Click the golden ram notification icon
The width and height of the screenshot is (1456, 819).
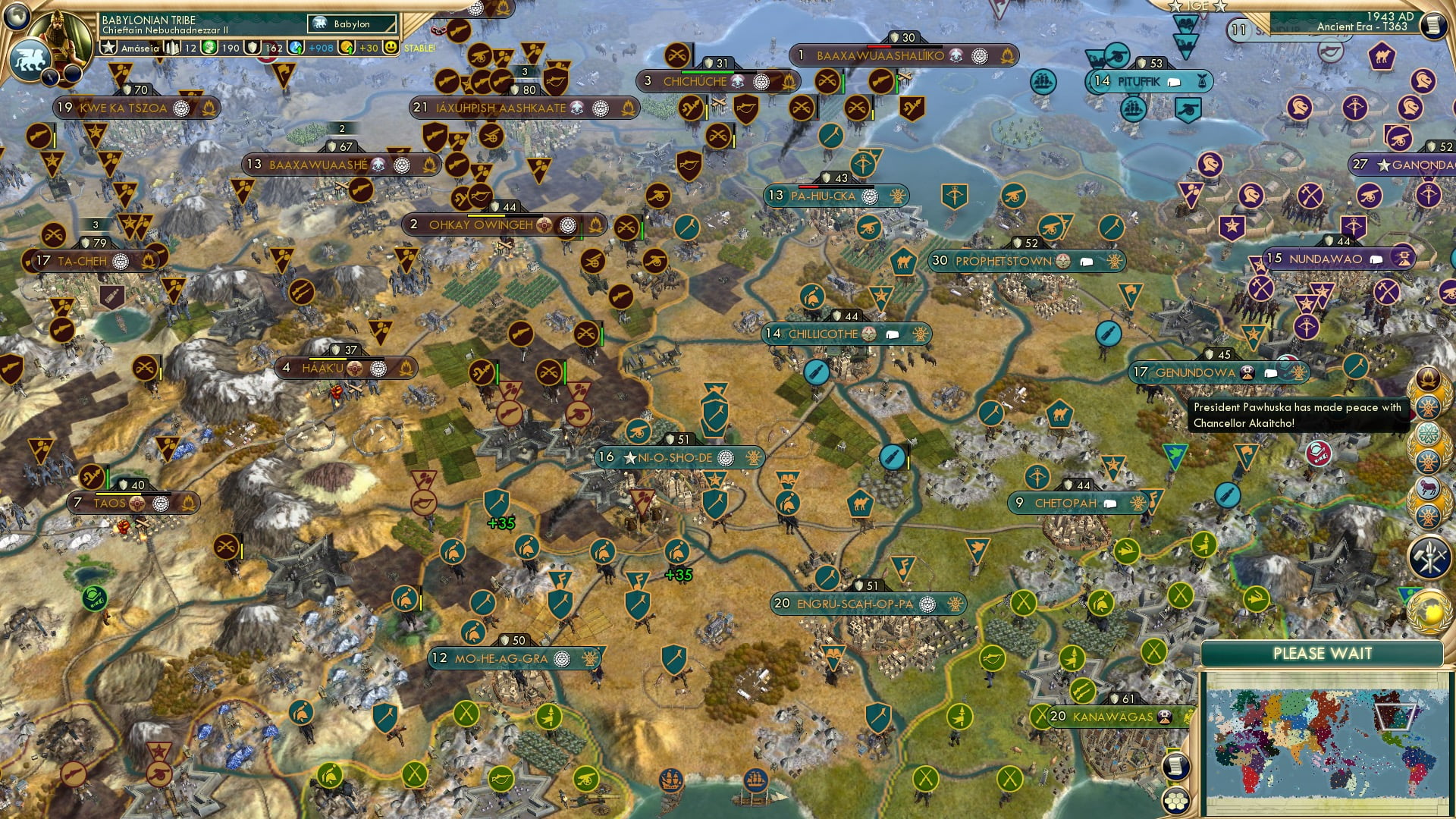click(1427, 488)
